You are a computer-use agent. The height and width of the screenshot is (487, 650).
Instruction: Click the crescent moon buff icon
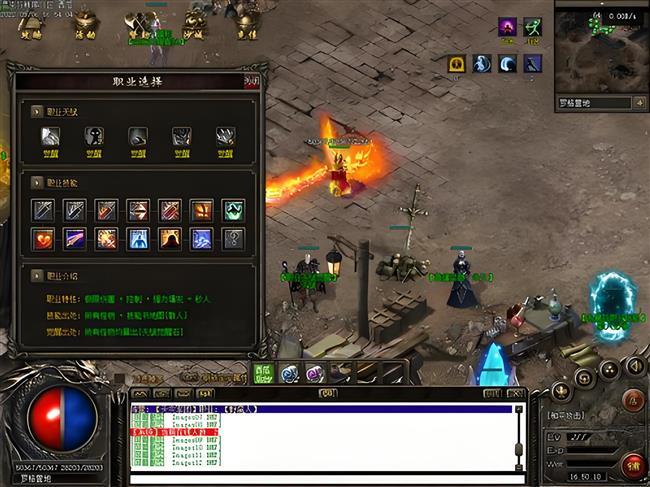click(507, 64)
